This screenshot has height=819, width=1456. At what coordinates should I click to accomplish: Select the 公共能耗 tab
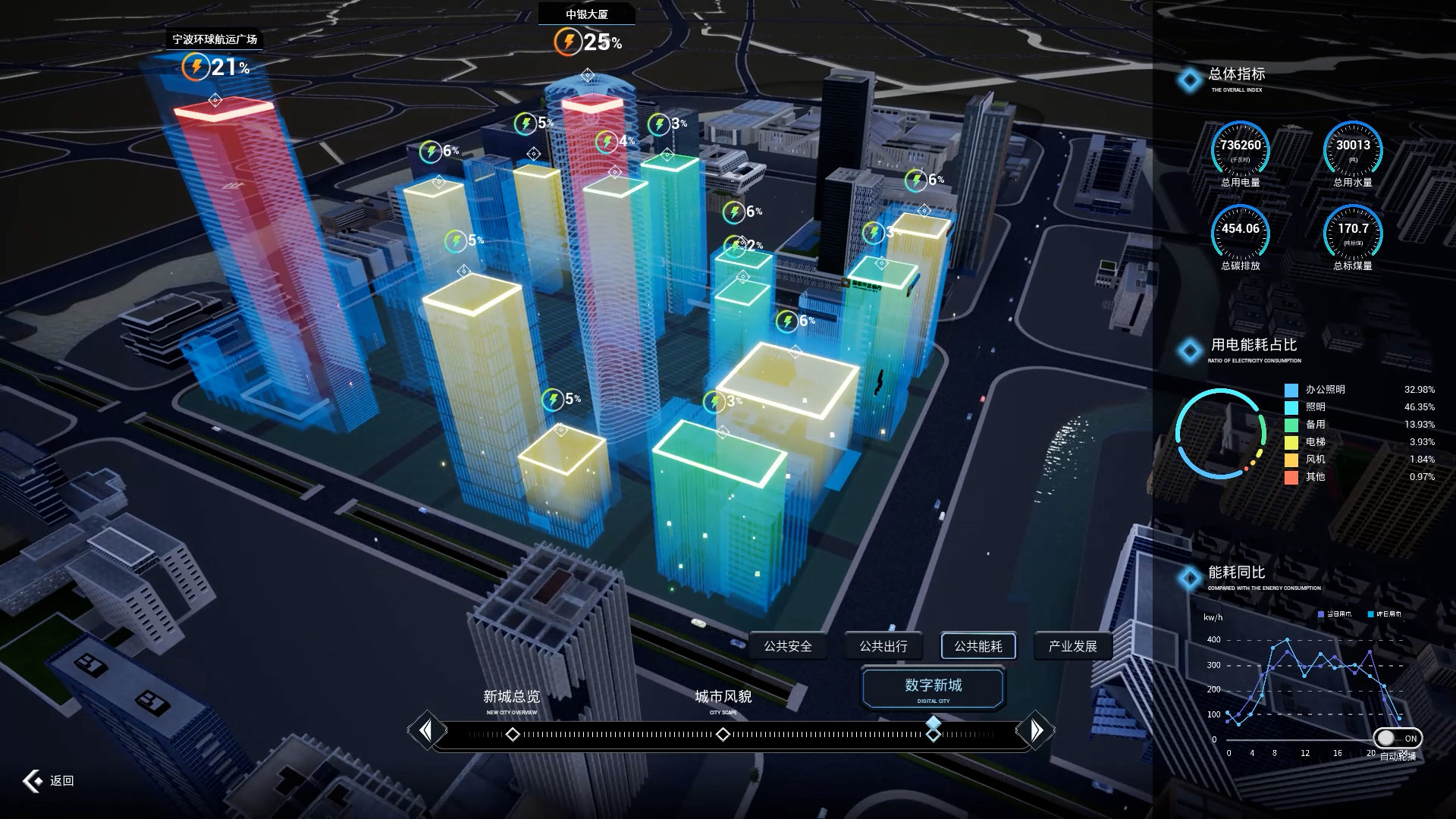pos(977,646)
